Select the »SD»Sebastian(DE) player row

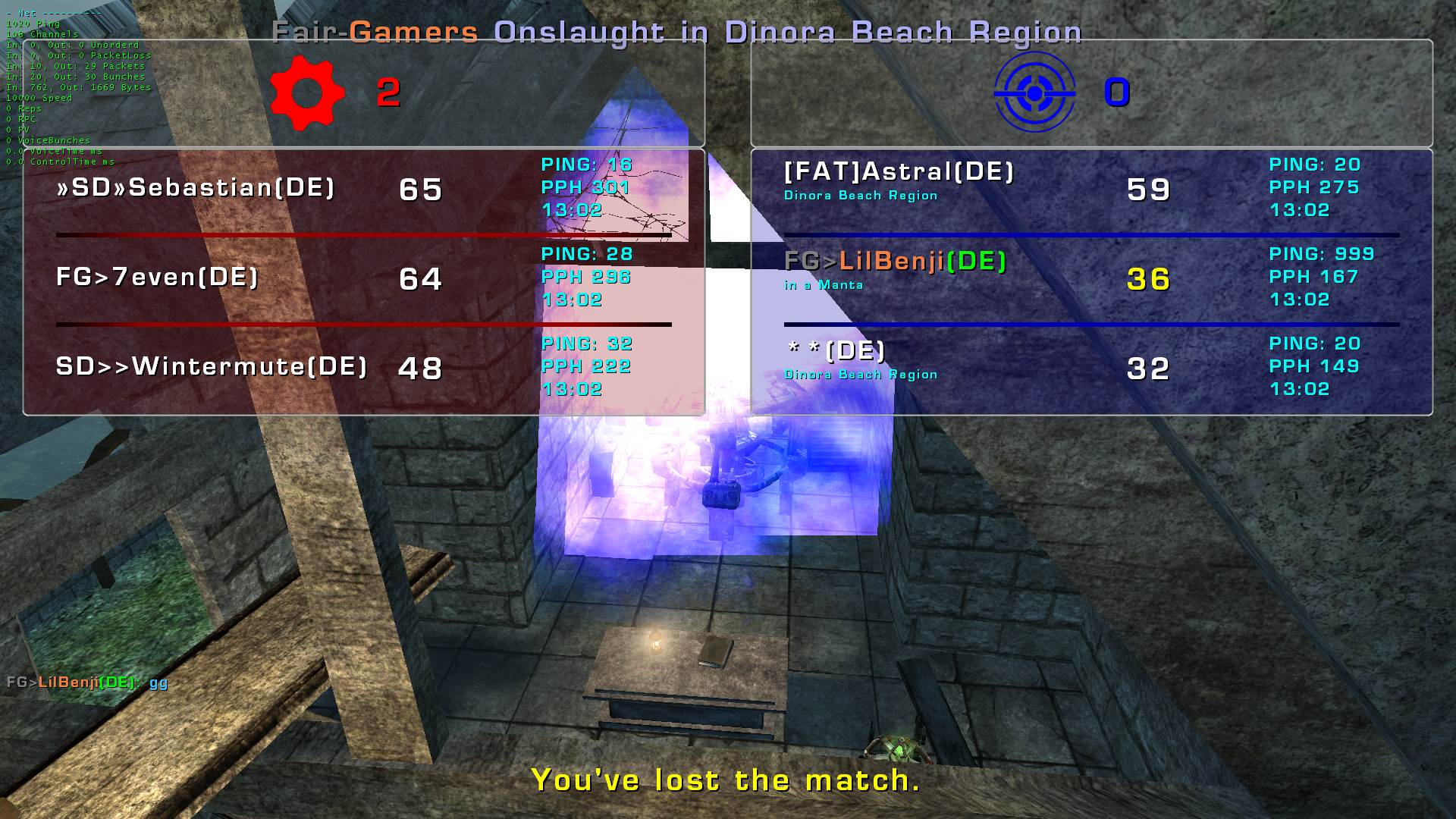196,188
